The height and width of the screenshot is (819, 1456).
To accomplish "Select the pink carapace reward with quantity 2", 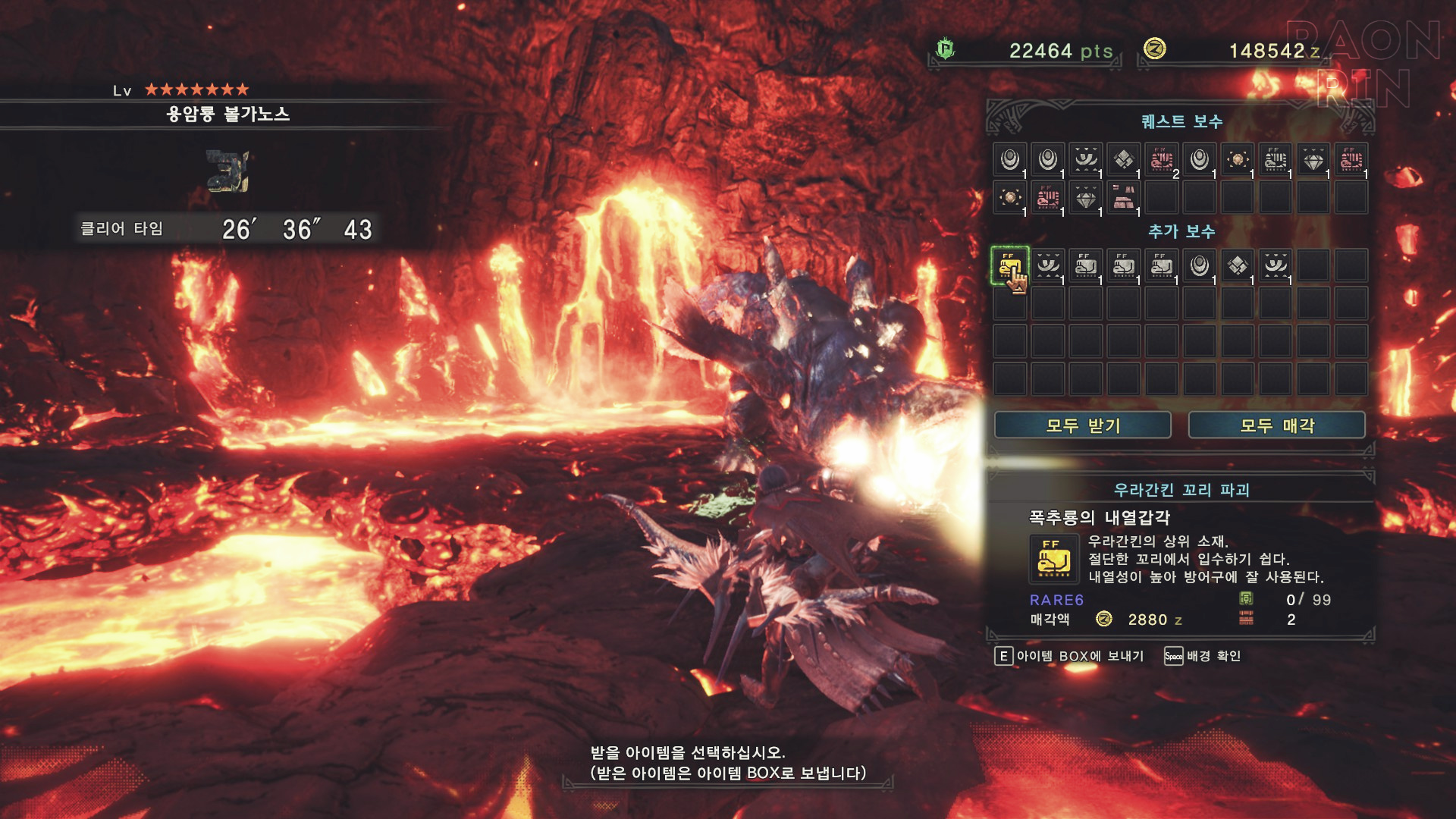I will (x=1161, y=160).
